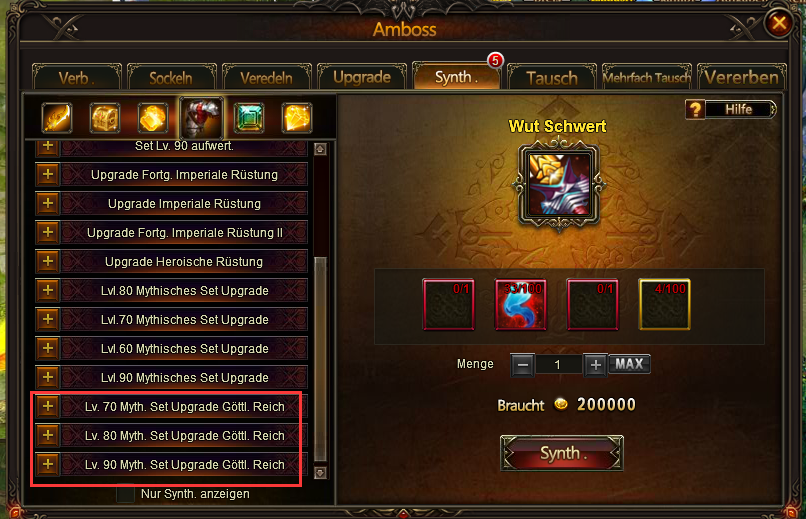Increase Menge with the plus button
Screen dimensions: 806x519
coord(595,365)
